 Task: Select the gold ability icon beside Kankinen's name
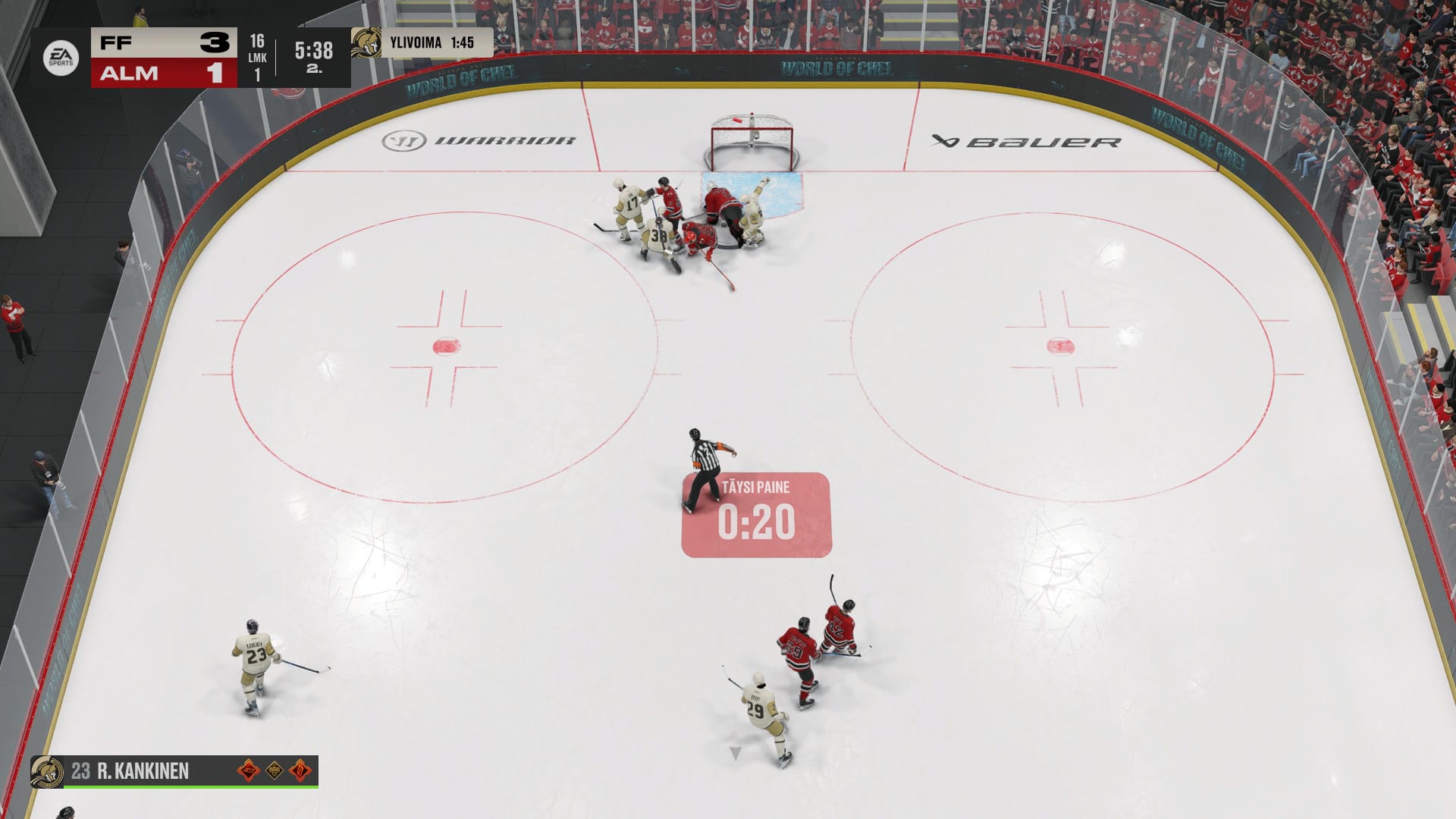[275, 771]
